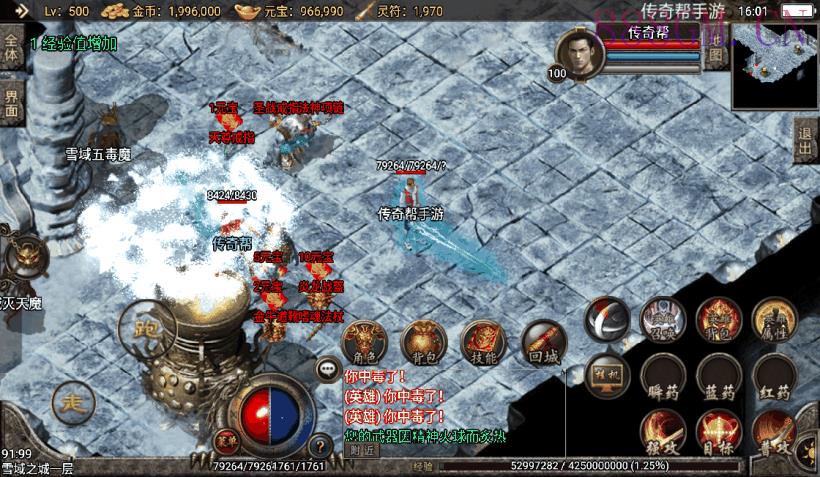Screen dimensions: 820x477
Task: Switch to 跑 run mode
Action: [x=147, y=326]
